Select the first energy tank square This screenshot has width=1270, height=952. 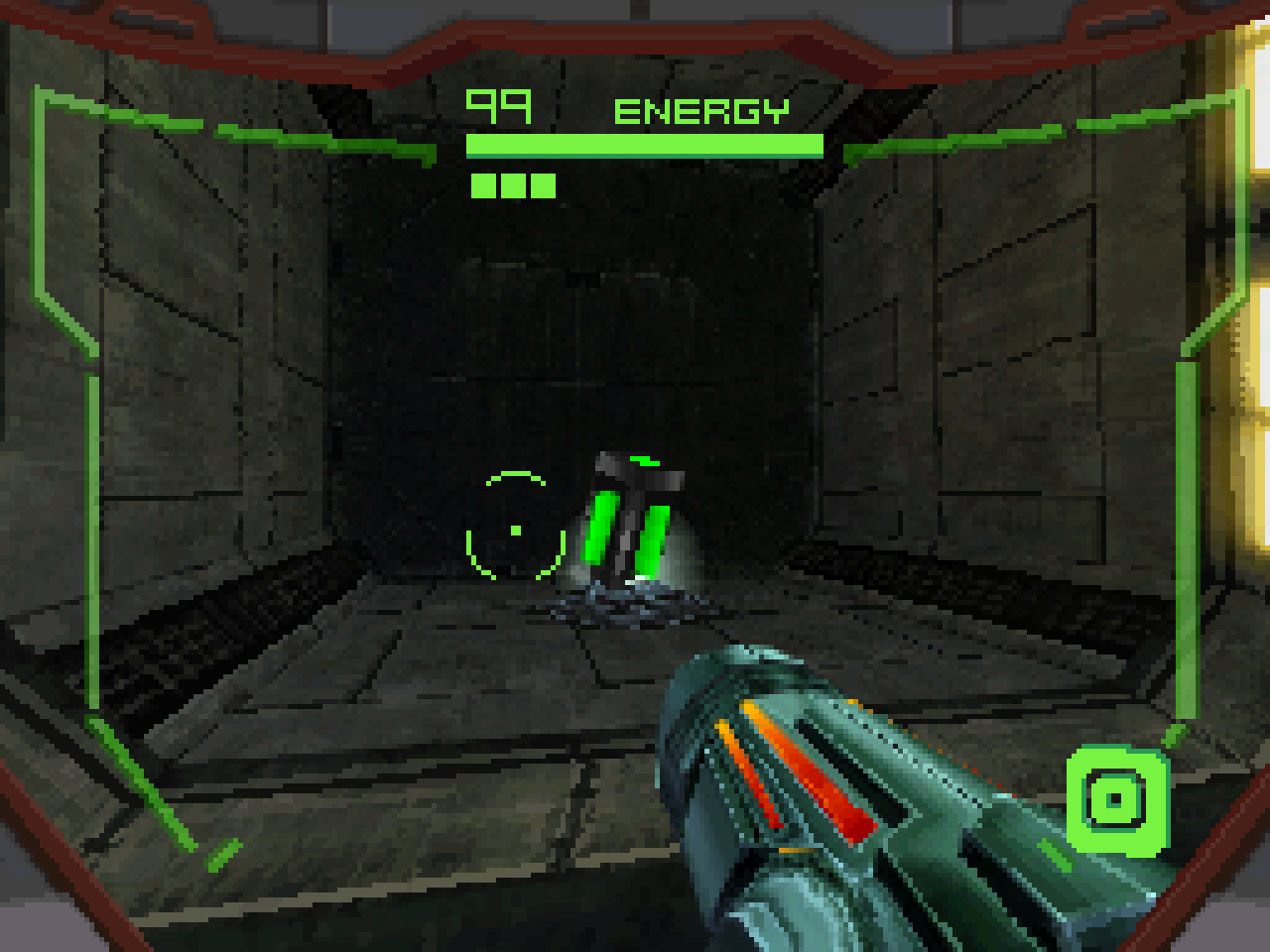(481, 183)
